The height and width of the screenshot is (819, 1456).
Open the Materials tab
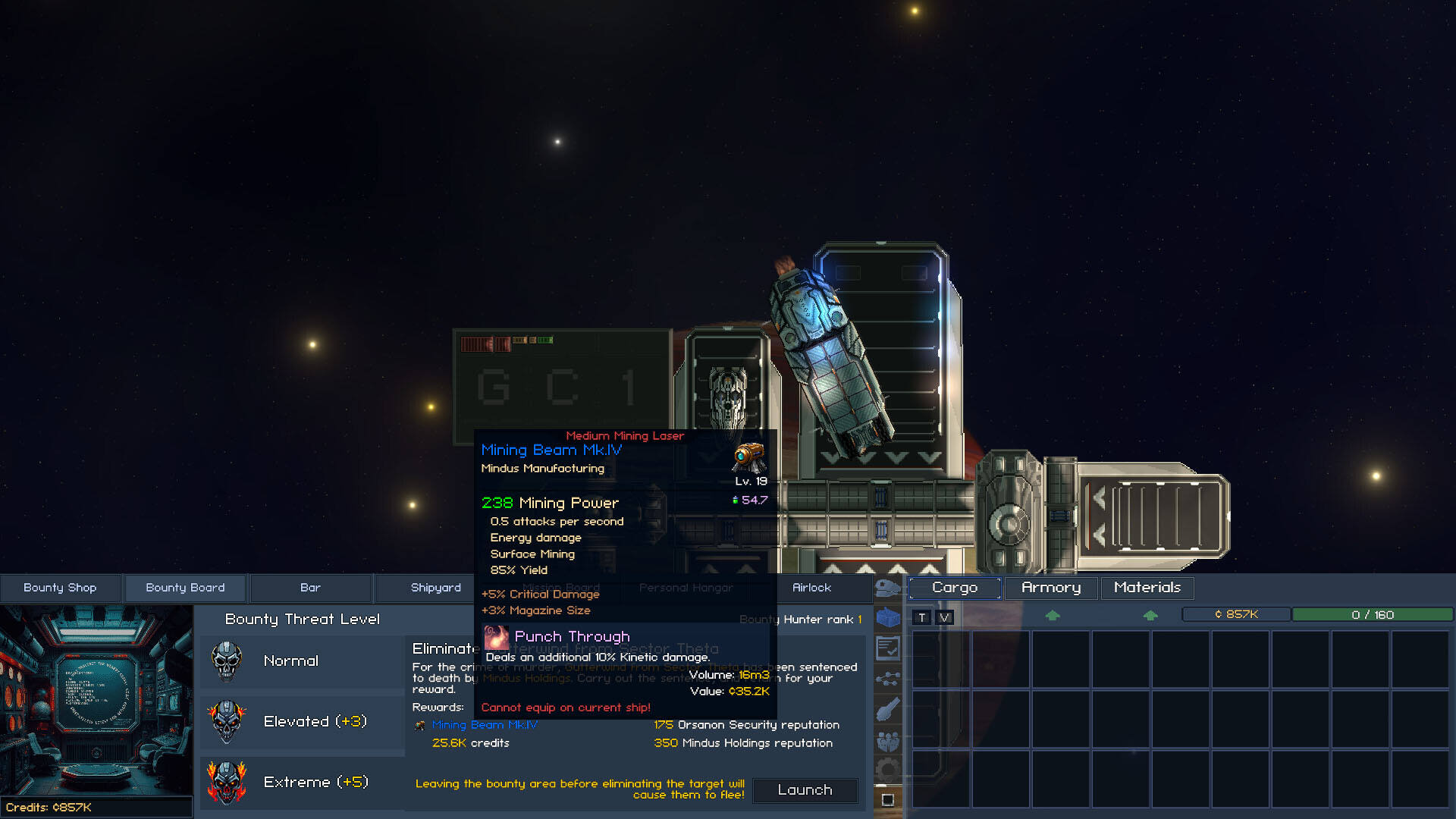(x=1147, y=588)
